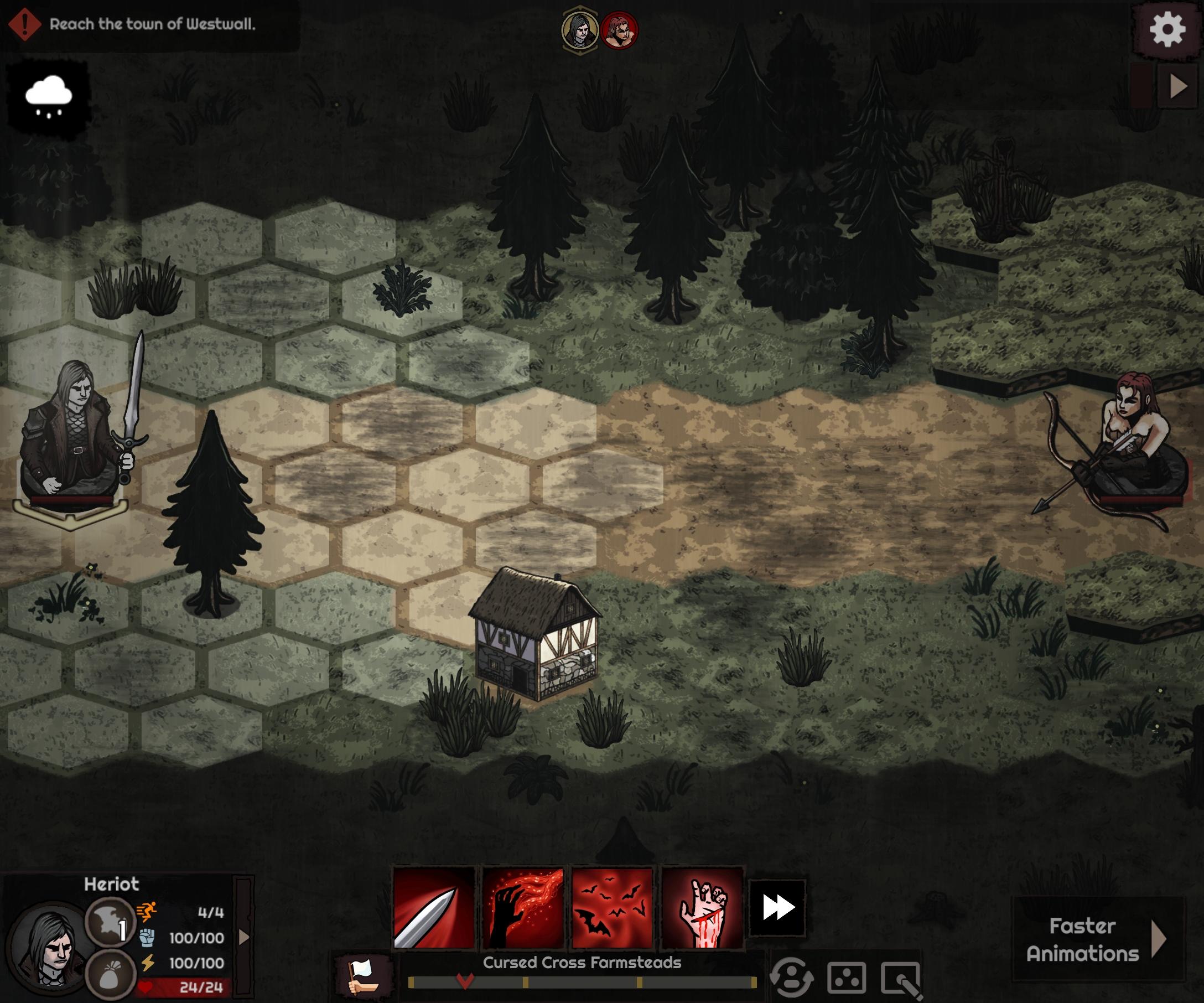Select Heriot's portrait in turn order
Image resolution: width=1204 pixels, height=1003 pixels.
tap(580, 30)
